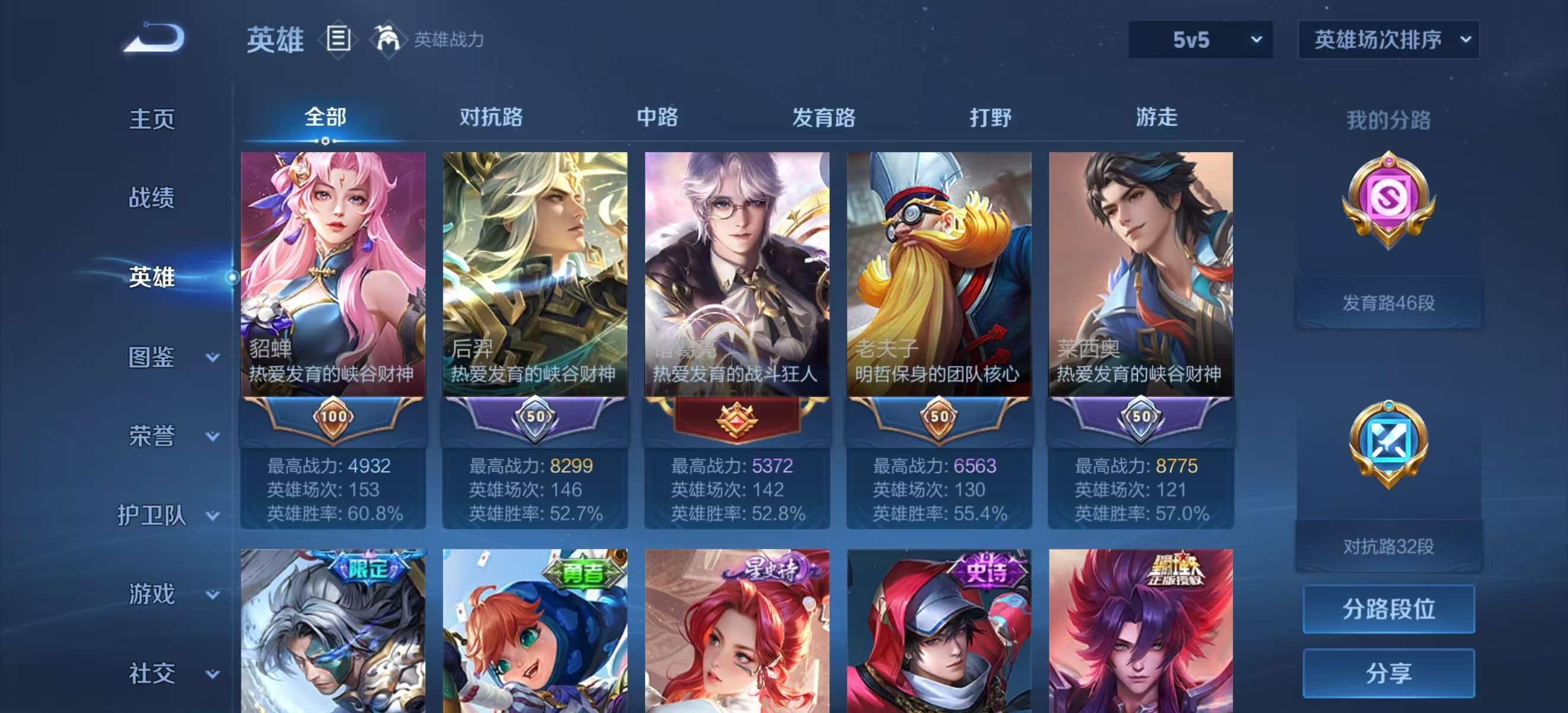Open the 5v5 mode dropdown

click(1200, 41)
